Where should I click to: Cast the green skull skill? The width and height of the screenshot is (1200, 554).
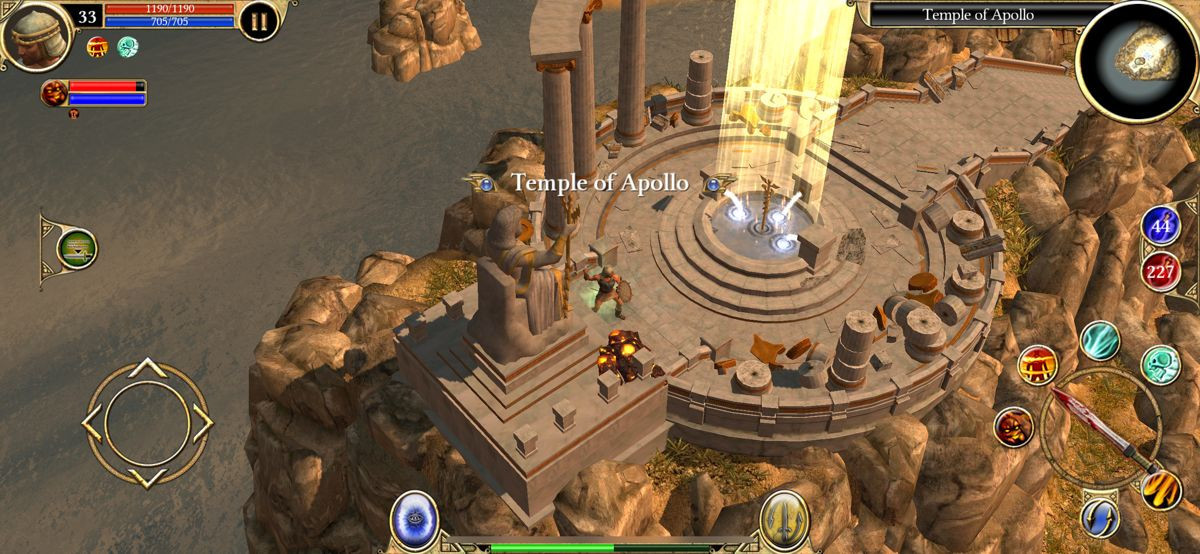point(1160,365)
